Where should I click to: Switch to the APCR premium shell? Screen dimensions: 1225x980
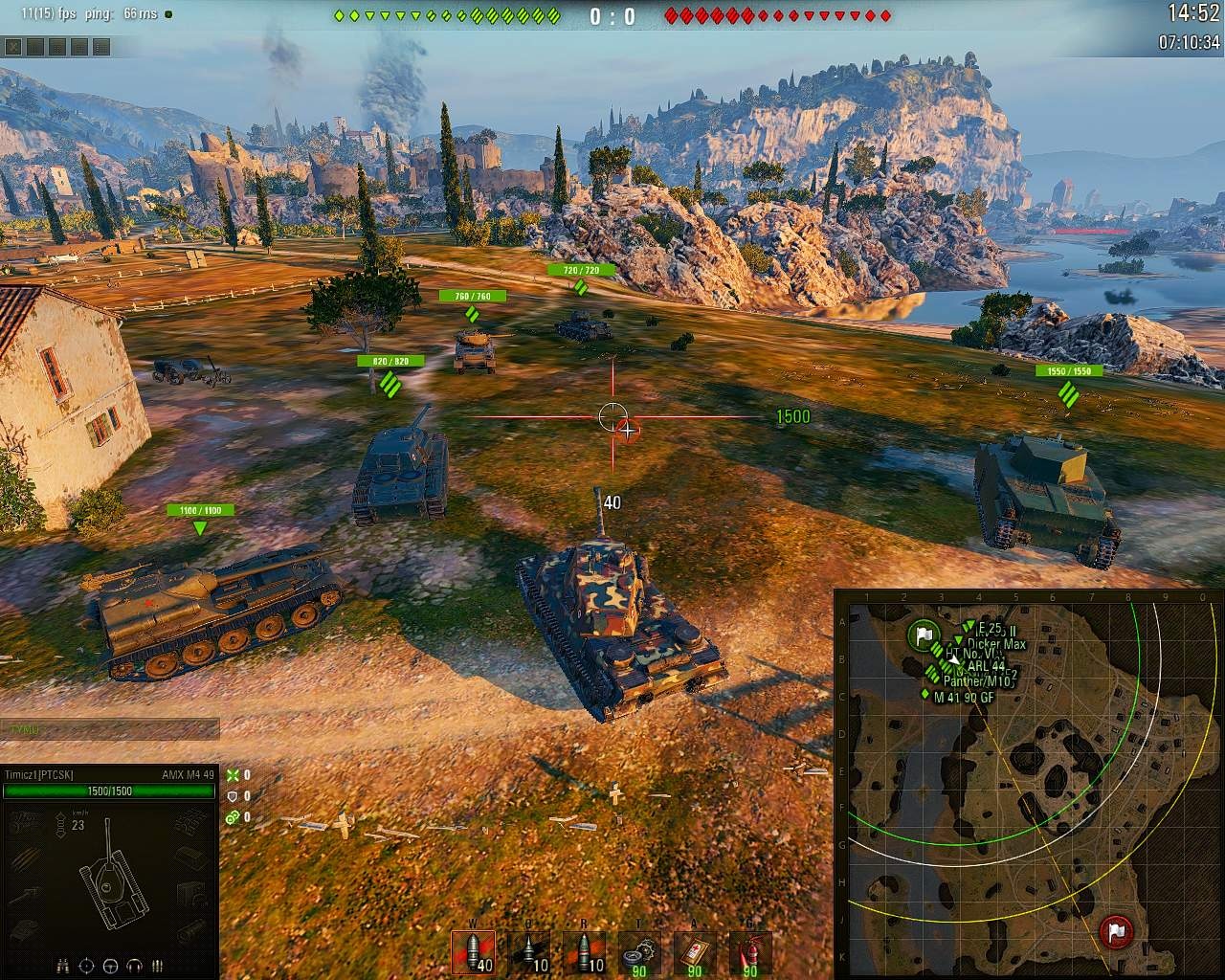[x=528, y=951]
